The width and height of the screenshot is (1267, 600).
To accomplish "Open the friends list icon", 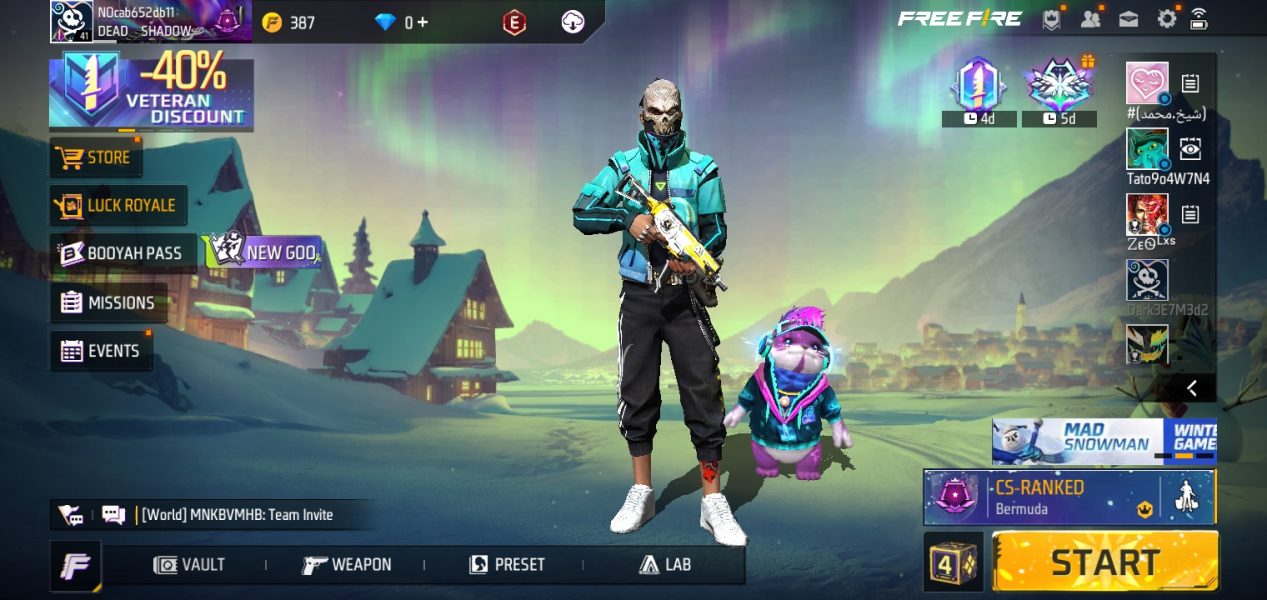I will pos(1091,19).
